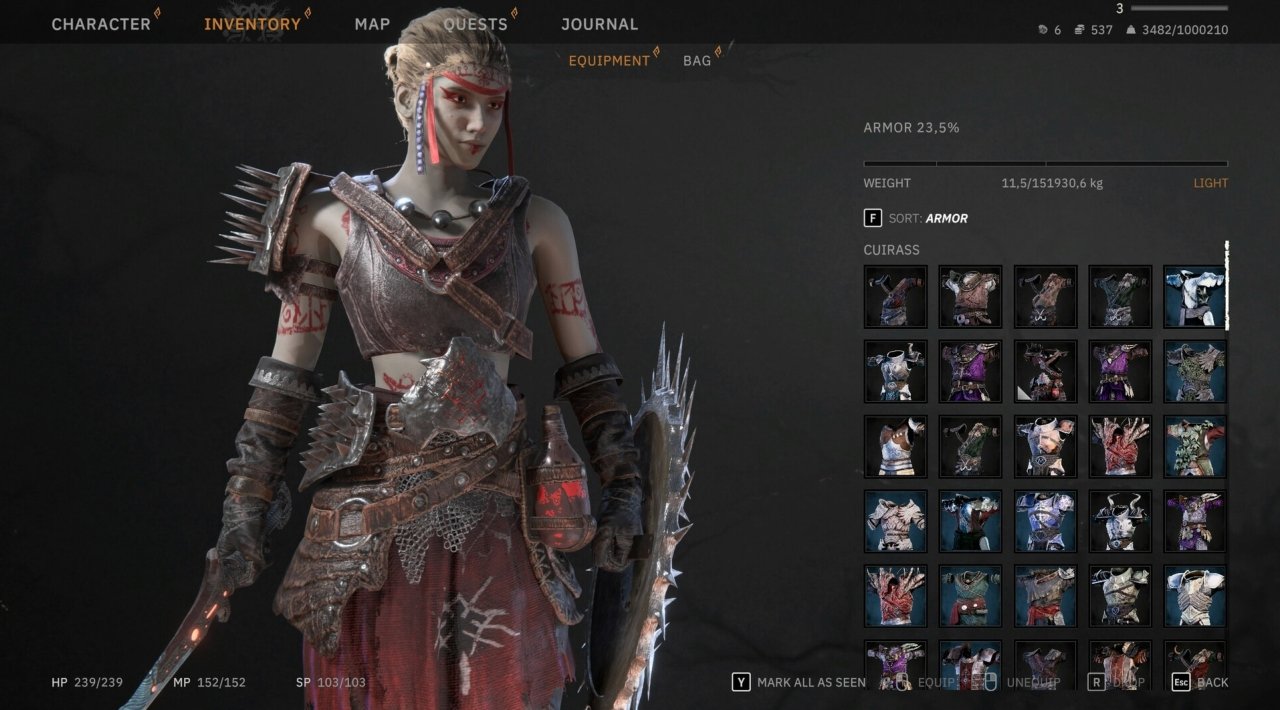1280x710 pixels.
Task: Select the Equipment sub-tab
Action: pyautogui.click(x=609, y=61)
